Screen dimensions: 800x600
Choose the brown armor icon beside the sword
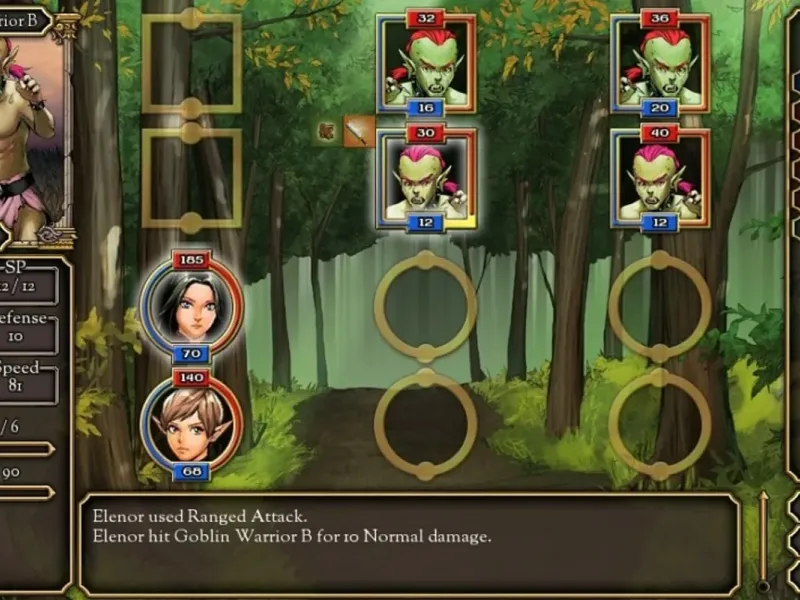click(327, 130)
